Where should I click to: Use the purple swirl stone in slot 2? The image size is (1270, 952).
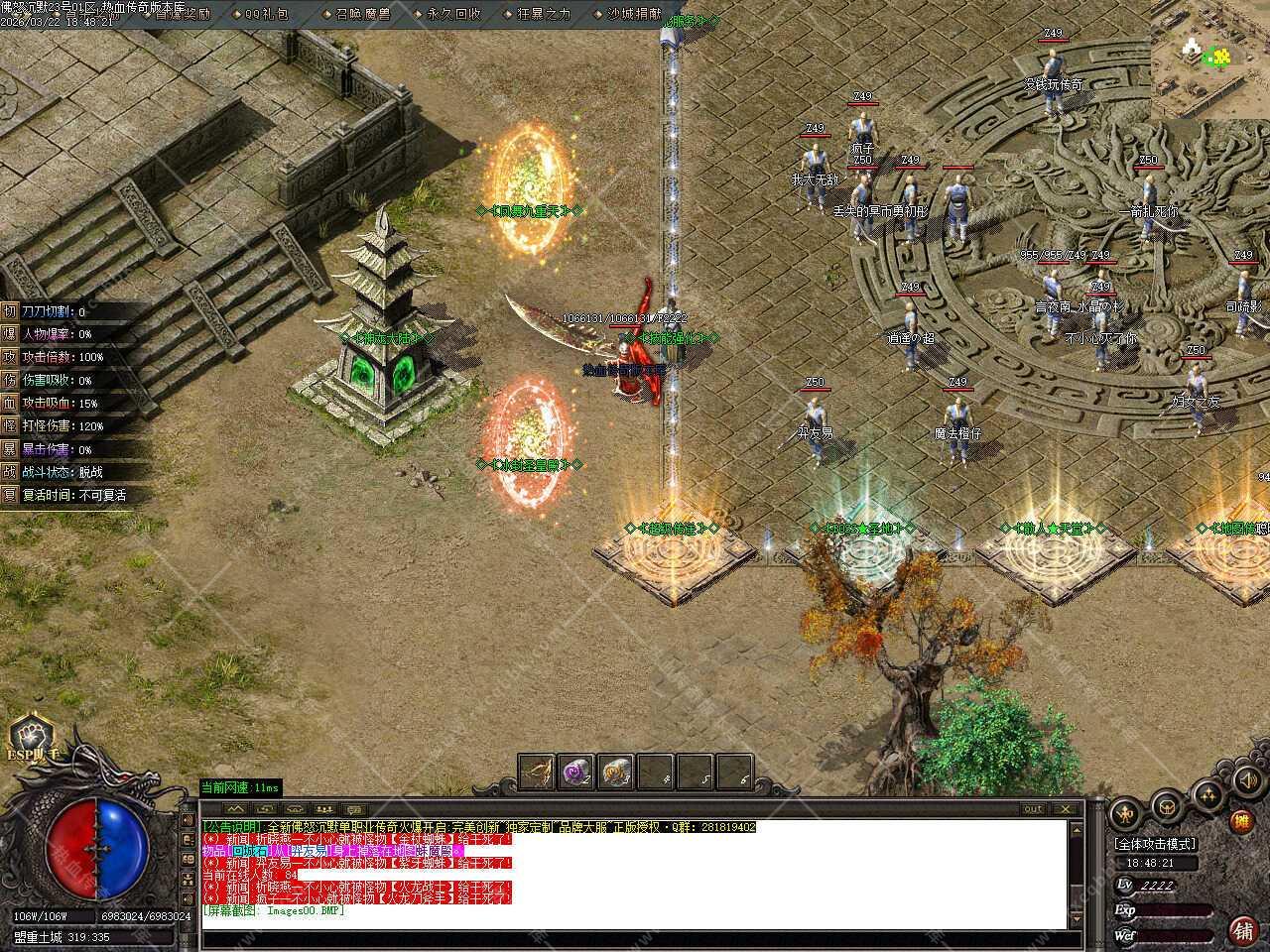point(576,772)
